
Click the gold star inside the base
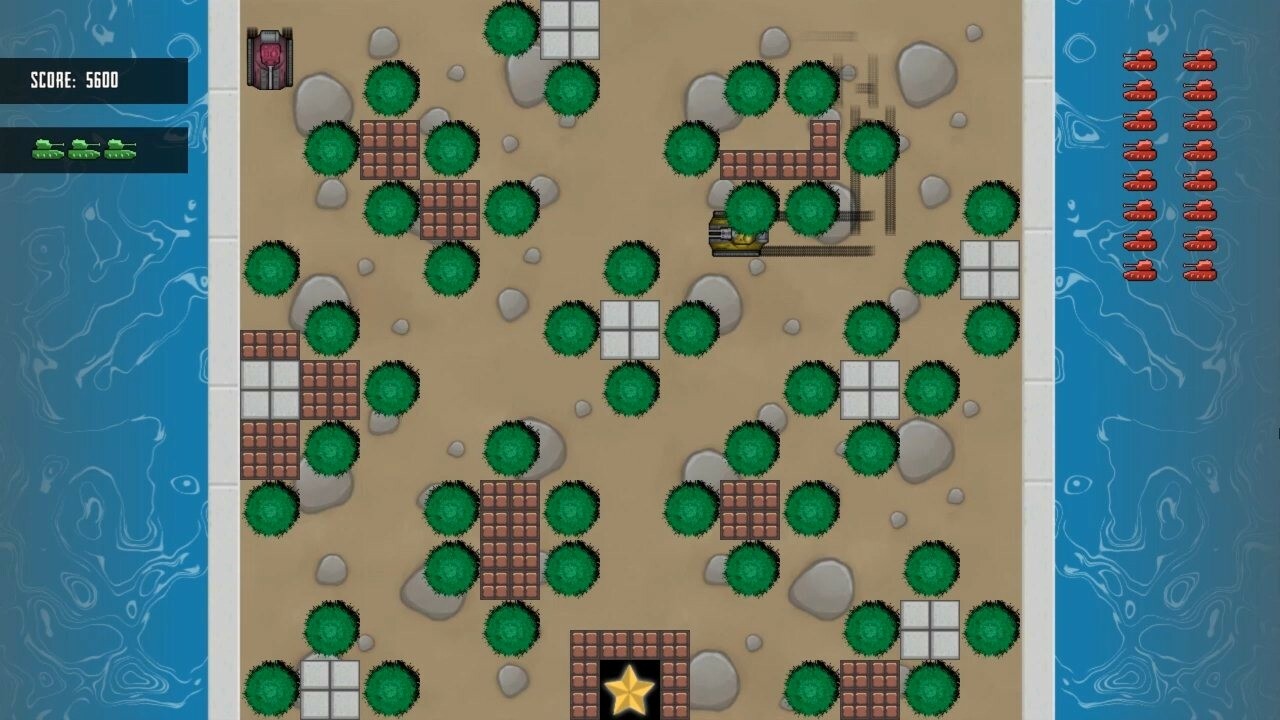pos(630,689)
